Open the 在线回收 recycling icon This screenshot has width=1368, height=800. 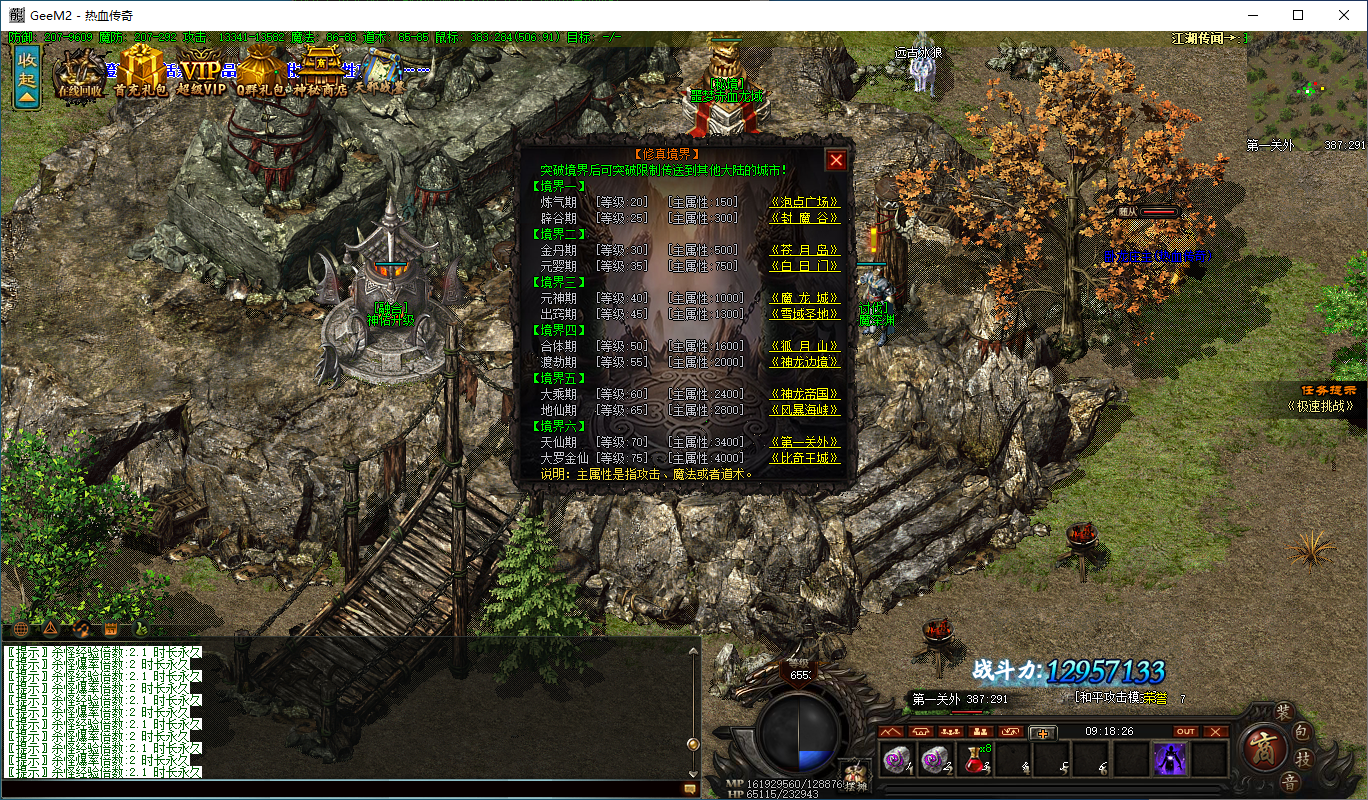[80, 73]
